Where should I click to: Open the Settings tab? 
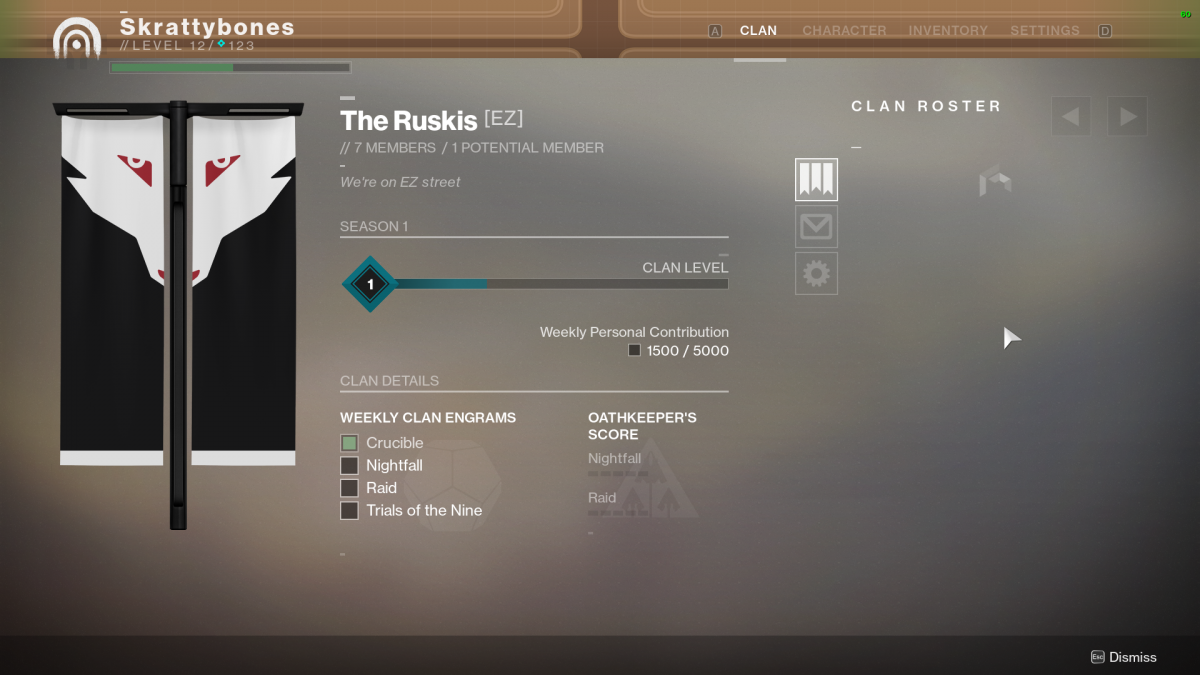[1044, 31]
